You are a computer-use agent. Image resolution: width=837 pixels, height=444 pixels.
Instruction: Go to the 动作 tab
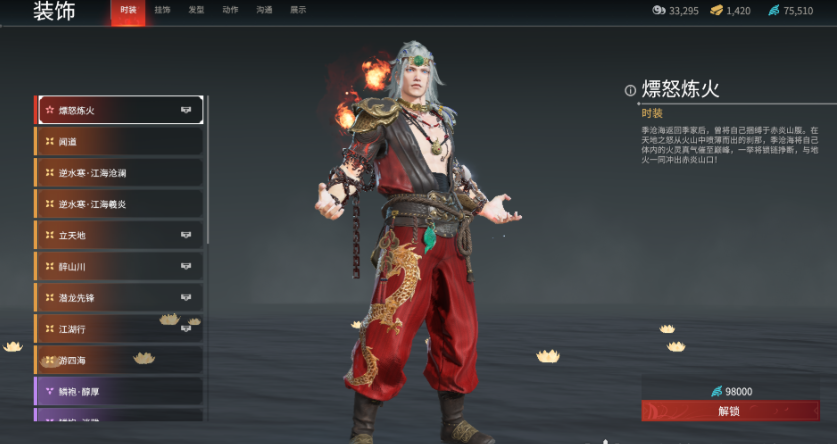click(x=230, y=10)
